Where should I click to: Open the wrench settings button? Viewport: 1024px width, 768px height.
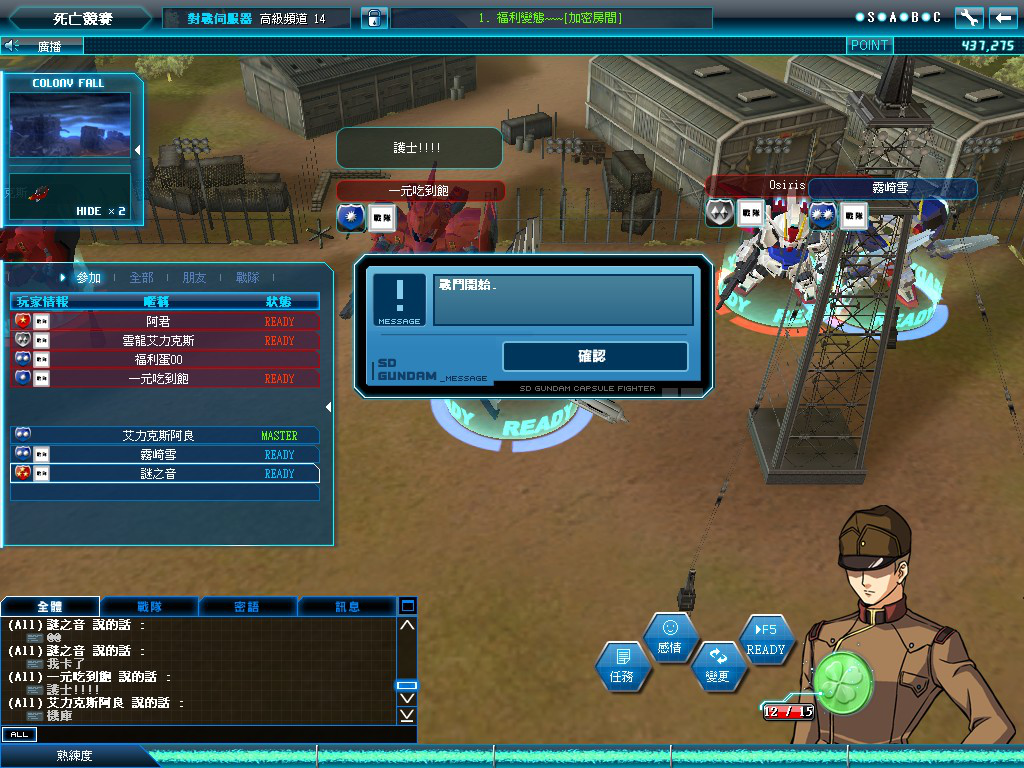tap(969, 18)
